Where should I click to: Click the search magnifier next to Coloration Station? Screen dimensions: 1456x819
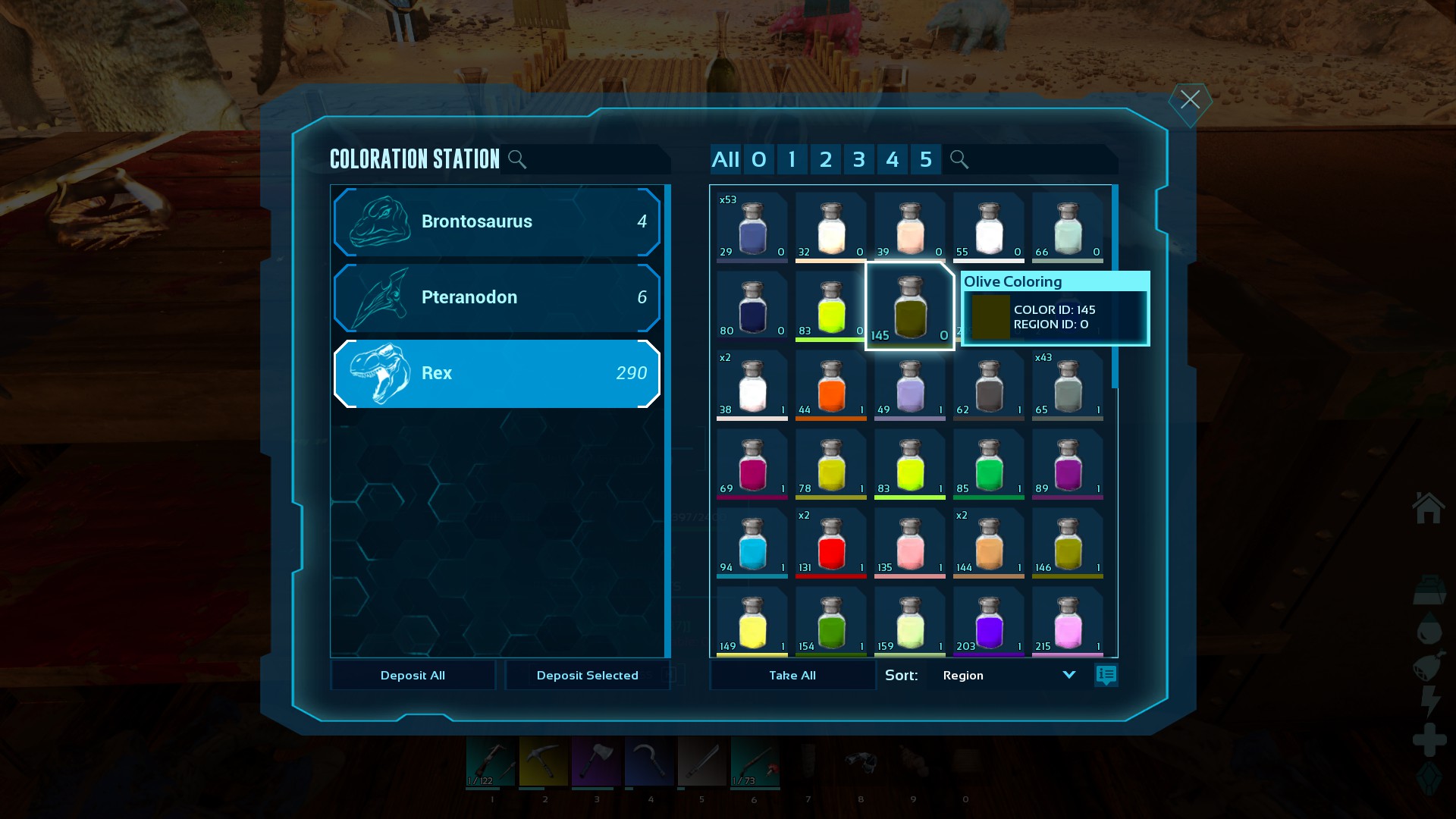click(x=518, y=159)
